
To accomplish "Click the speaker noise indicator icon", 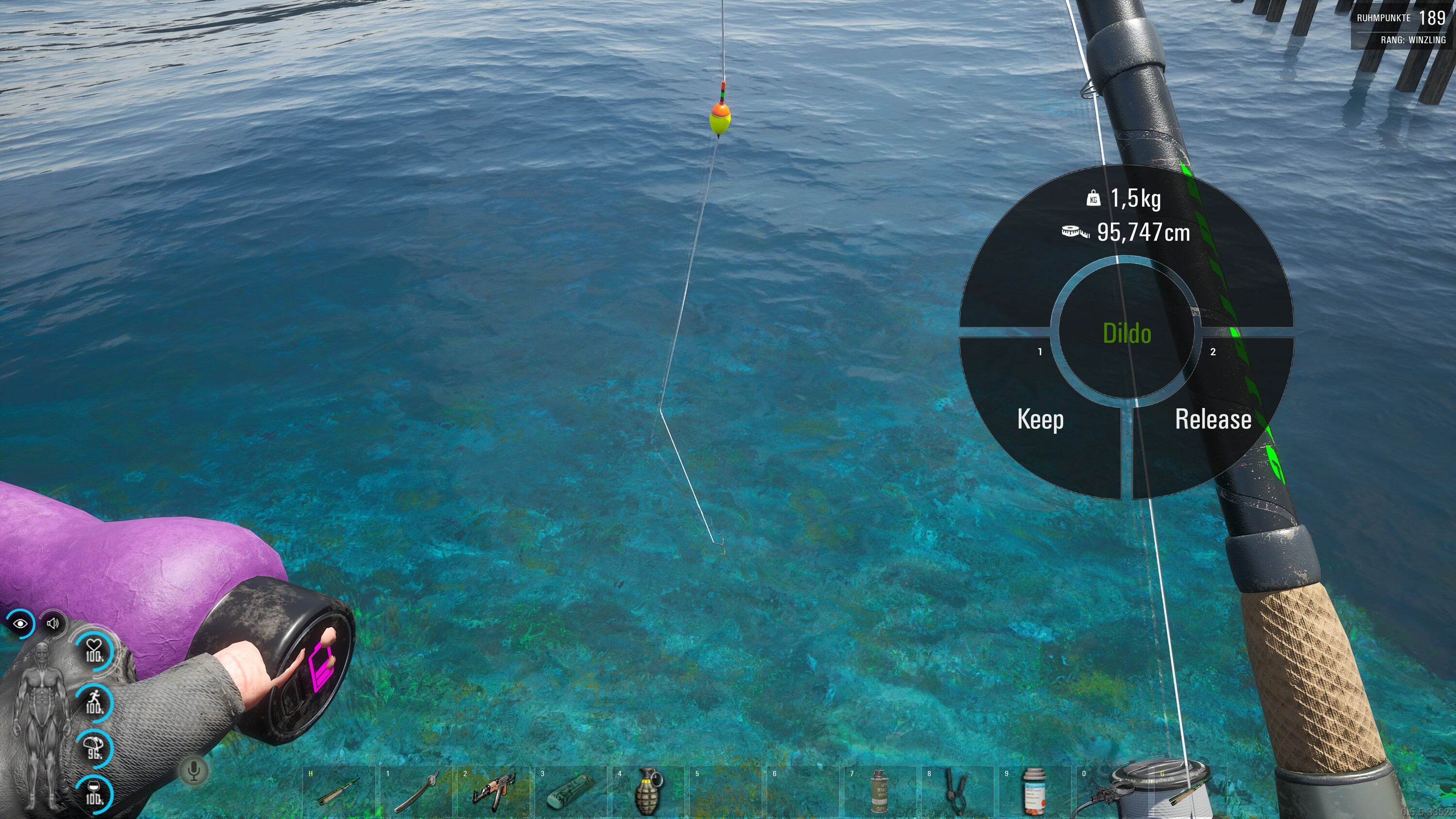I will [x=53, y=623].
